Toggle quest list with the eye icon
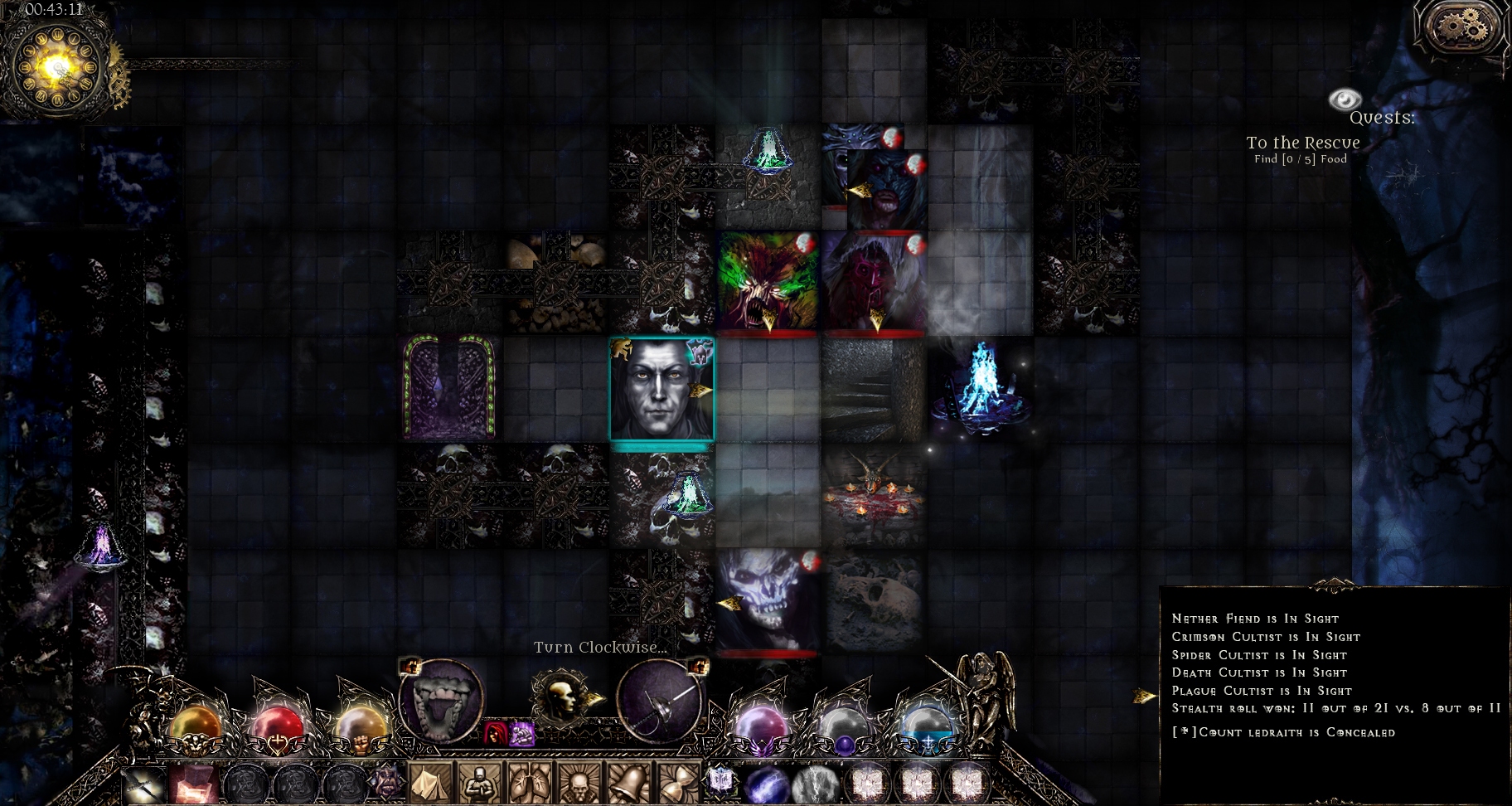 pos(1345,100)
